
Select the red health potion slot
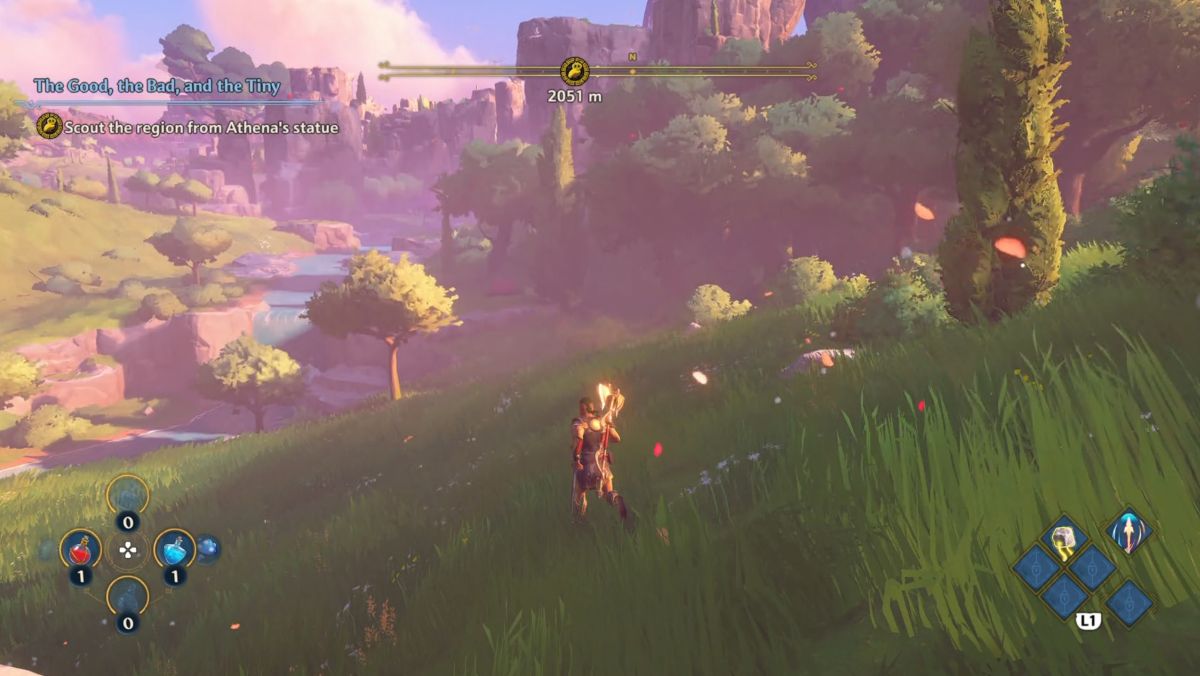click(x=80, y=549)
